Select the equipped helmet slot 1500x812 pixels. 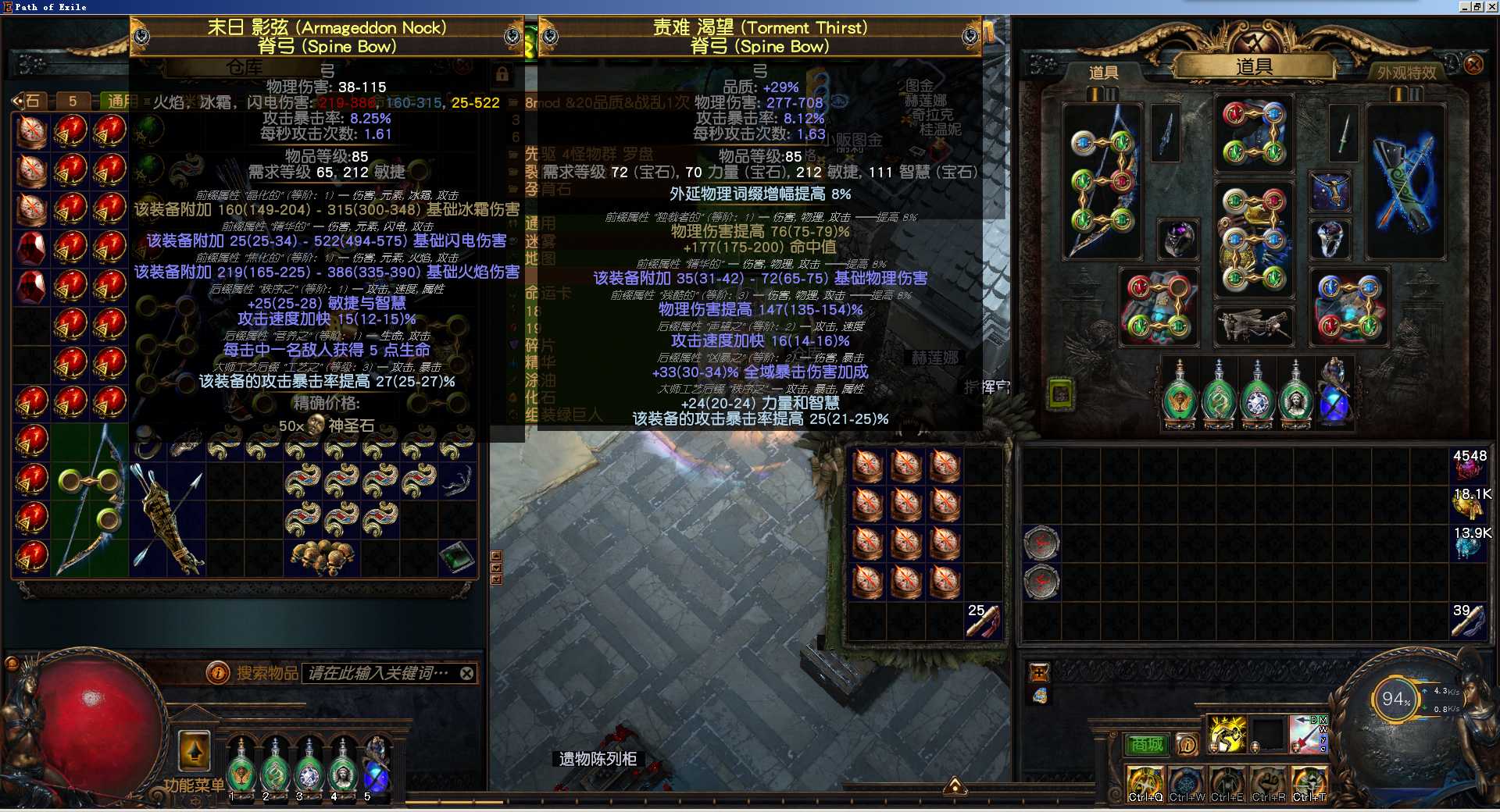click(1253, 134)
